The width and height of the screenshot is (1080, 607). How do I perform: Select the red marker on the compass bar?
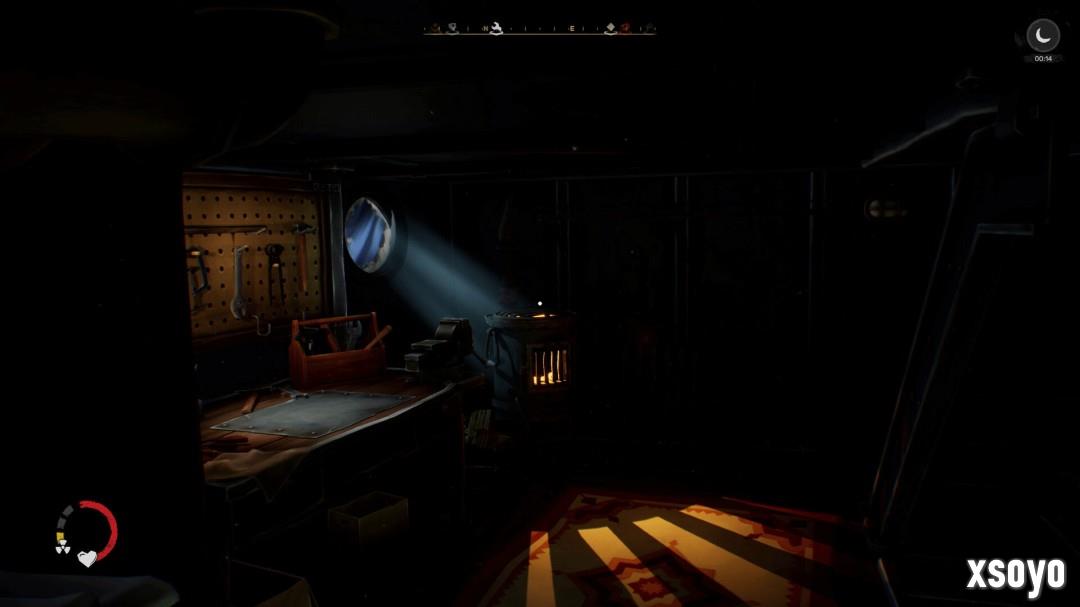pos(624,28)
